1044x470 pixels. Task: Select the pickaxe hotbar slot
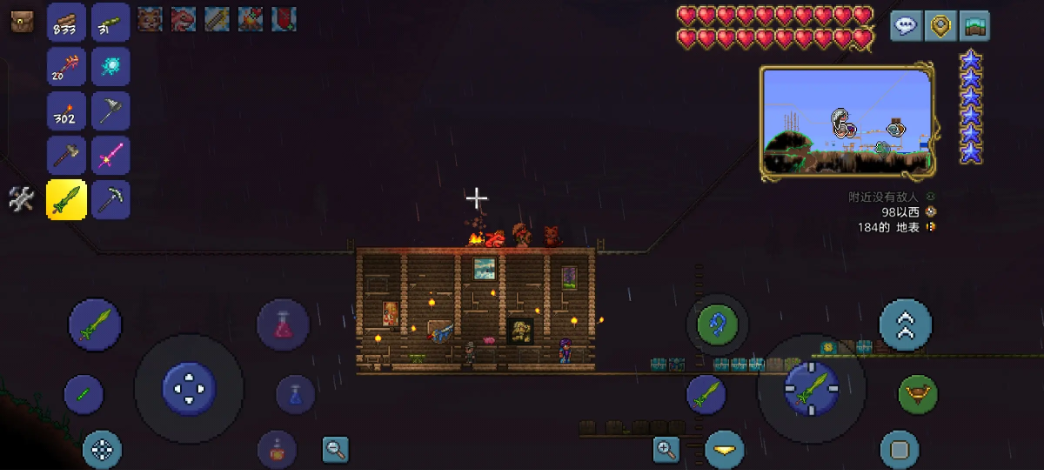point(110,199)
